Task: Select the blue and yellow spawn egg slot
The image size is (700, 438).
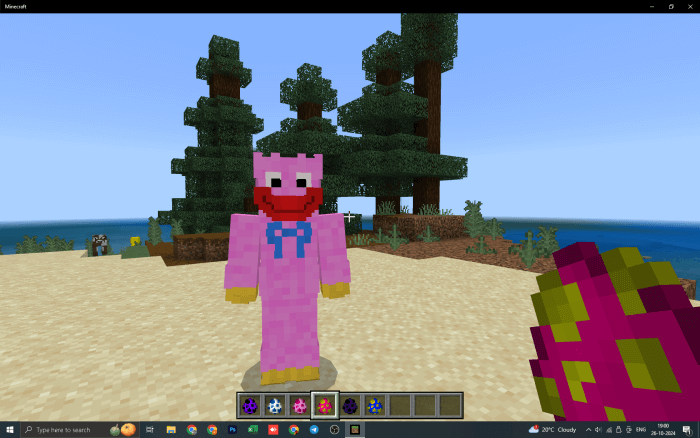Action: [375, 405]
